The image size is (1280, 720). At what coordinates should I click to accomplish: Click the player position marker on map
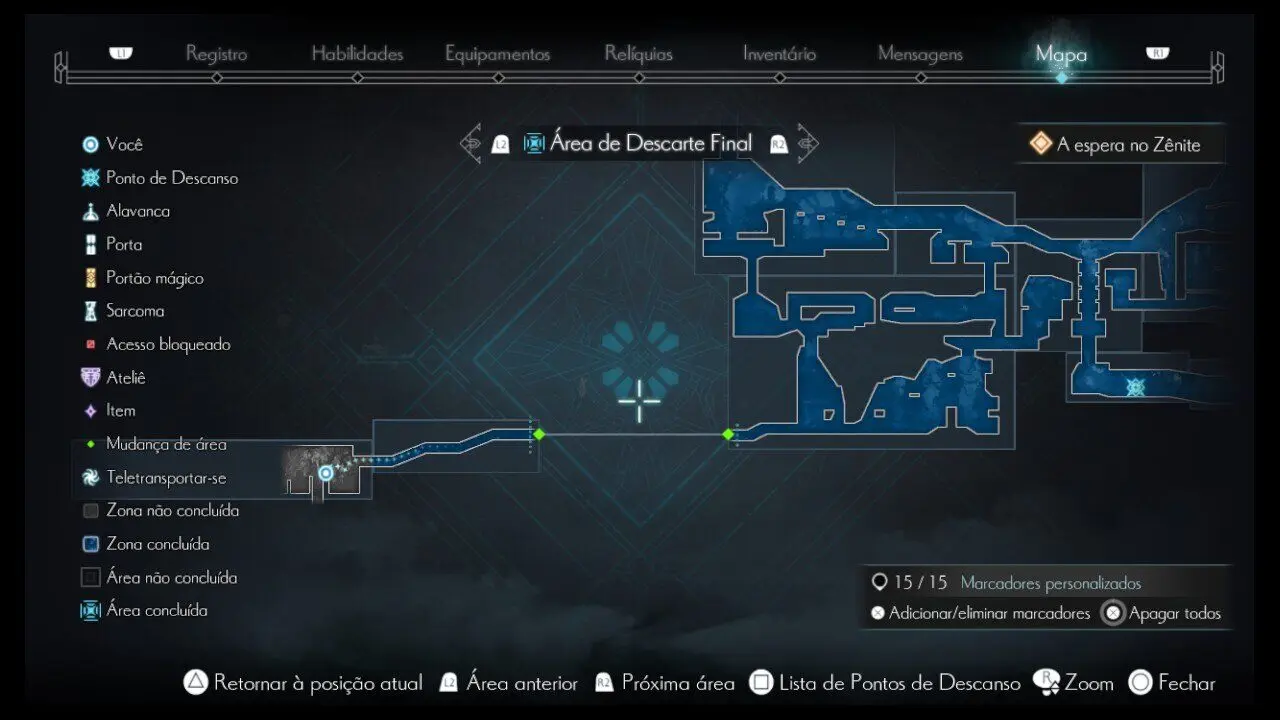click(325, 473)
